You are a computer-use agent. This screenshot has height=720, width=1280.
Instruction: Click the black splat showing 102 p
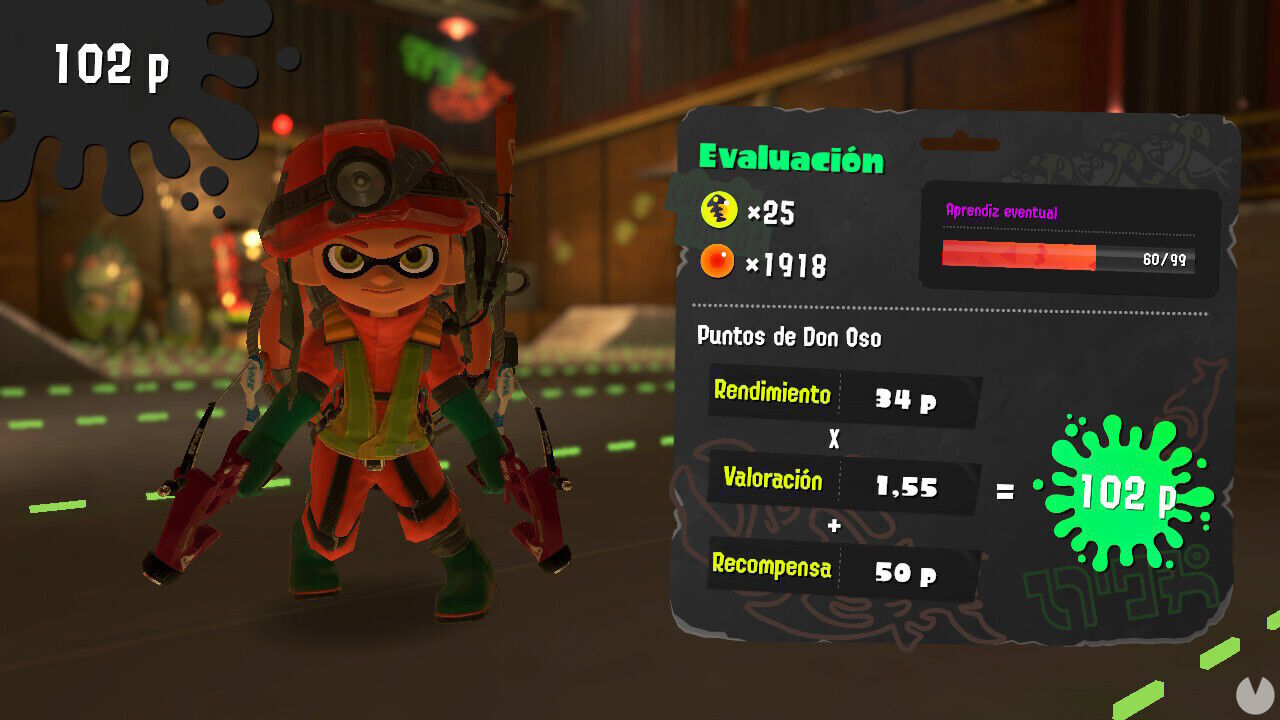[x=113, y=63]
